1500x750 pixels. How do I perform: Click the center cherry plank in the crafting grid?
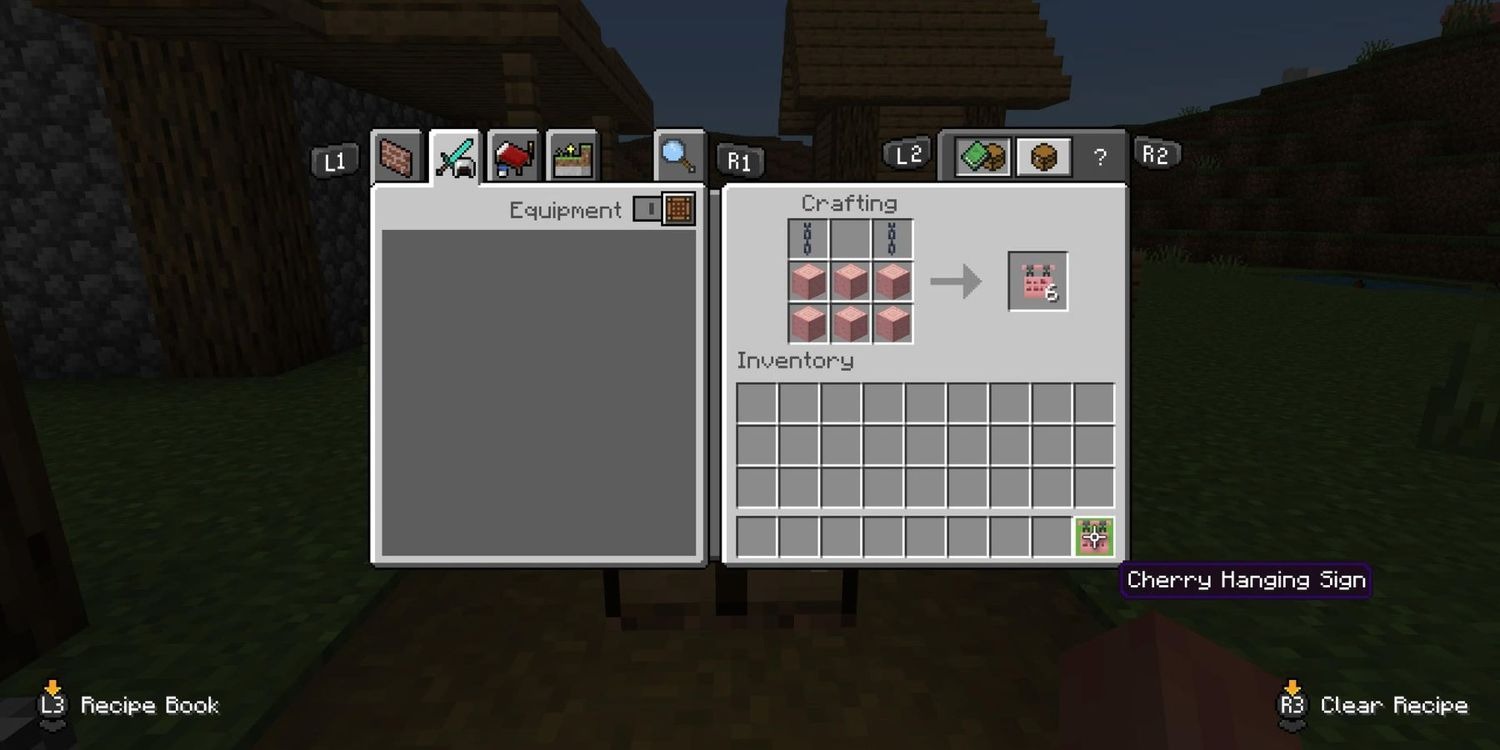(x=849, y=281)
